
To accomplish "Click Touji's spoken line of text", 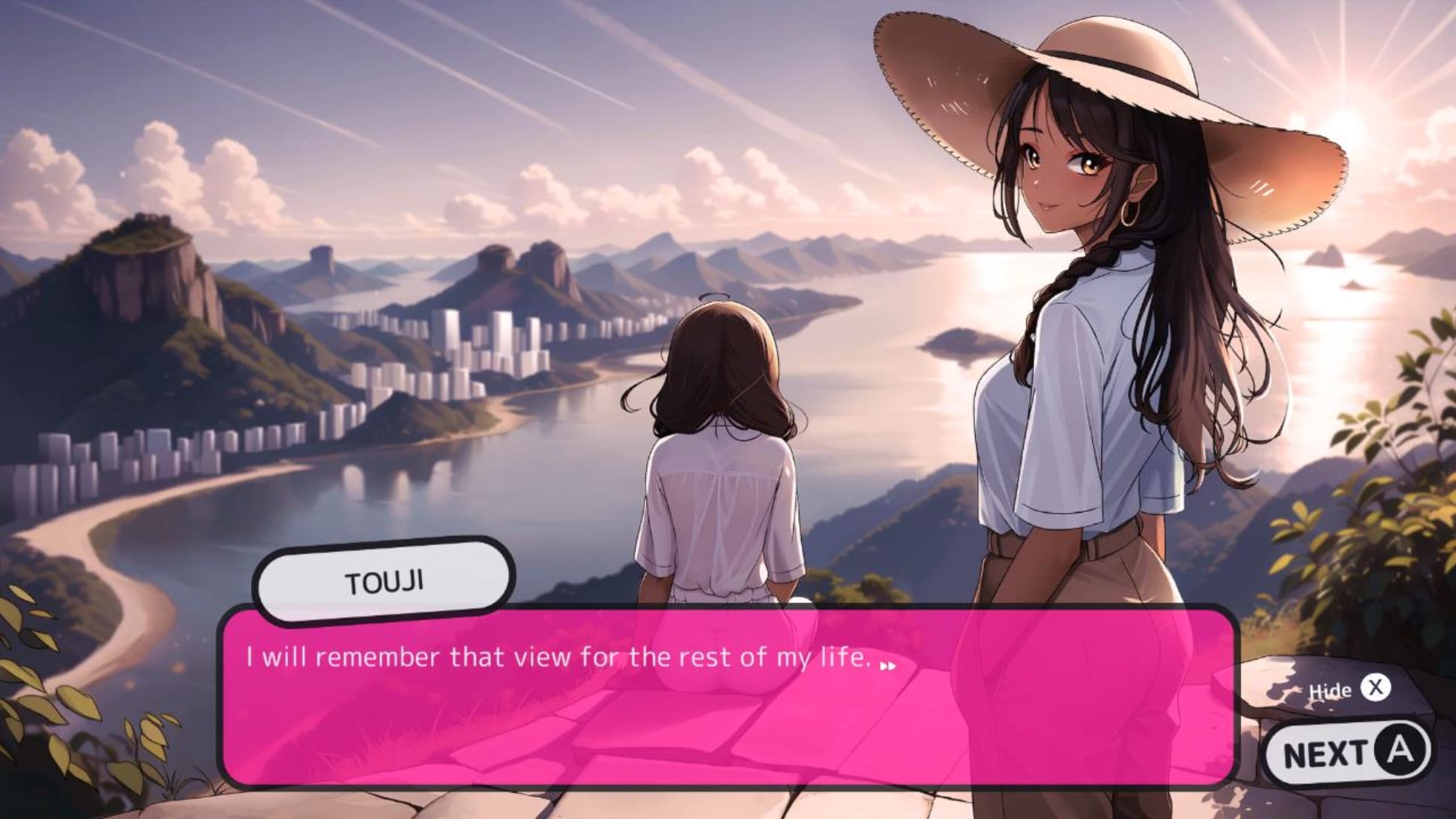I will pyautogui.click(x=556, y=658).
